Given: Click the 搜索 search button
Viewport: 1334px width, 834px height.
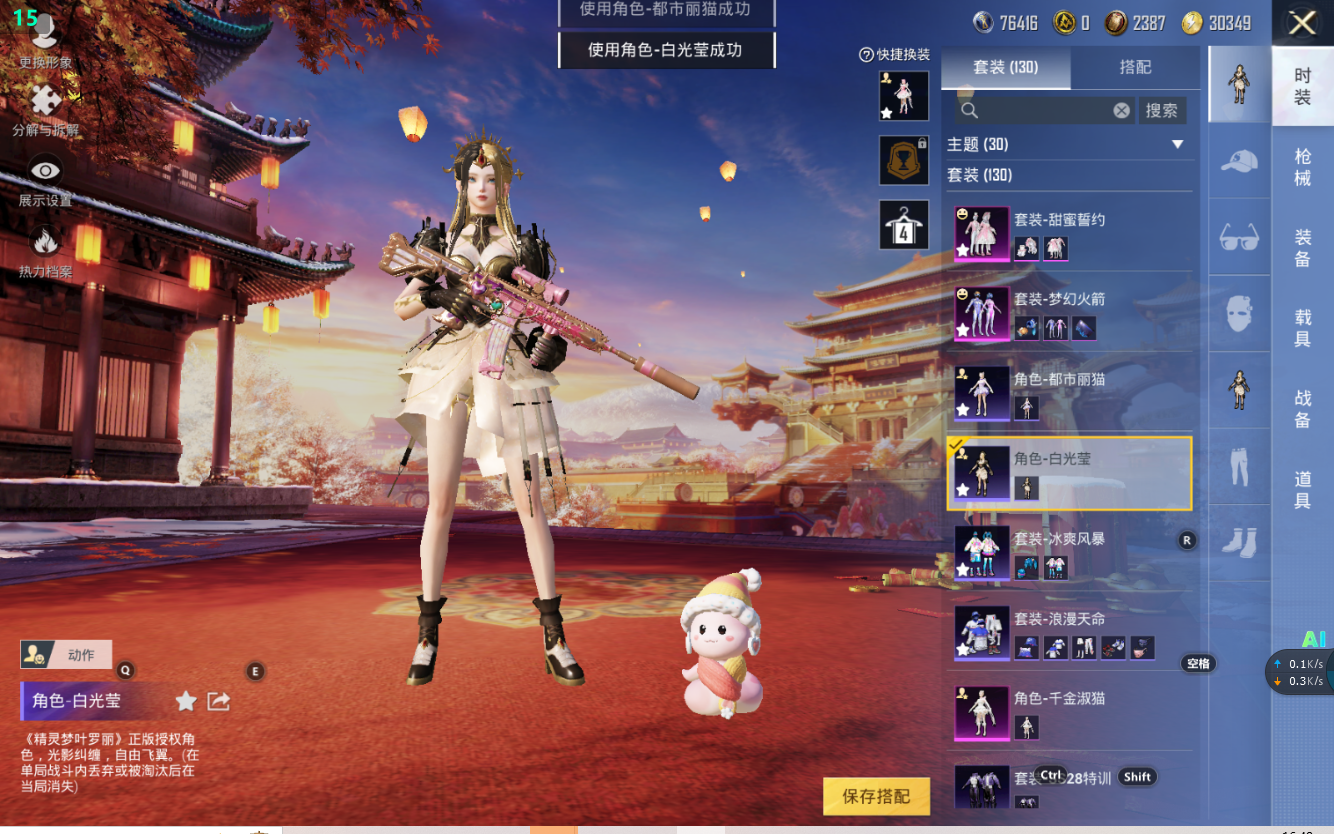Looking at the screenshot, I should click(x=1161, y=110).
